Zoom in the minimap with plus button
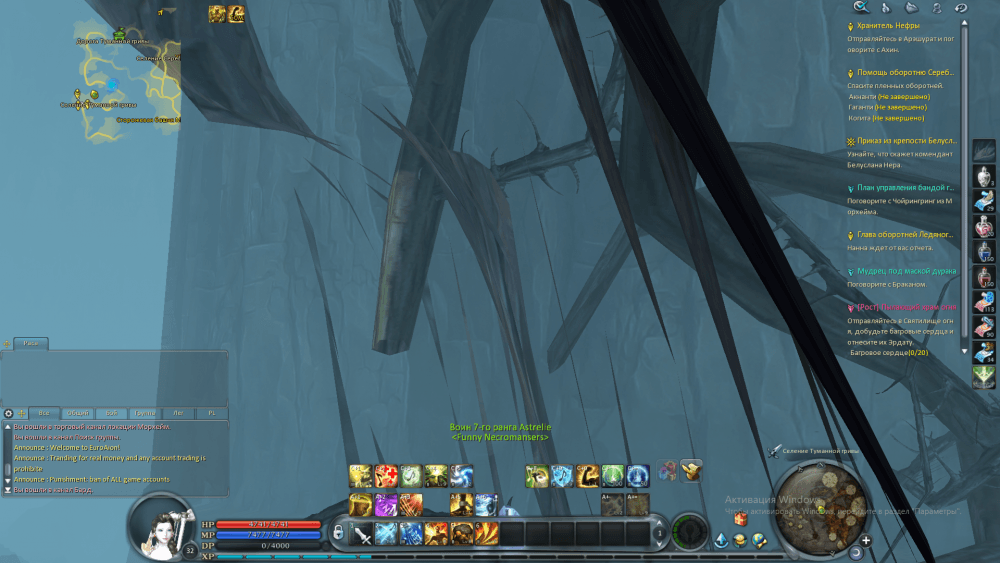This screenshot has height=563, width=1000. (x=866, y=541)
